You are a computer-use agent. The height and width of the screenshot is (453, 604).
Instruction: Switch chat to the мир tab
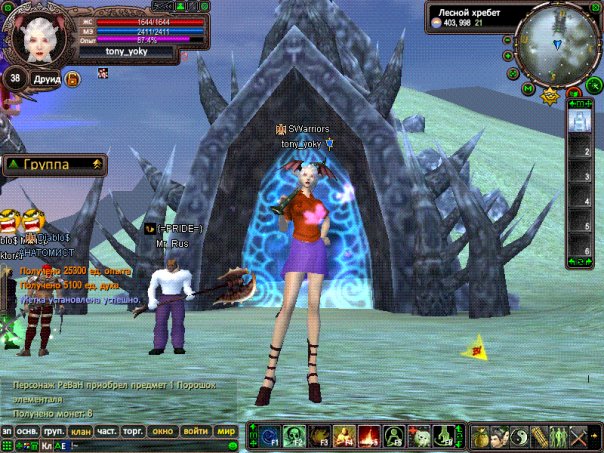pos(226,431)
